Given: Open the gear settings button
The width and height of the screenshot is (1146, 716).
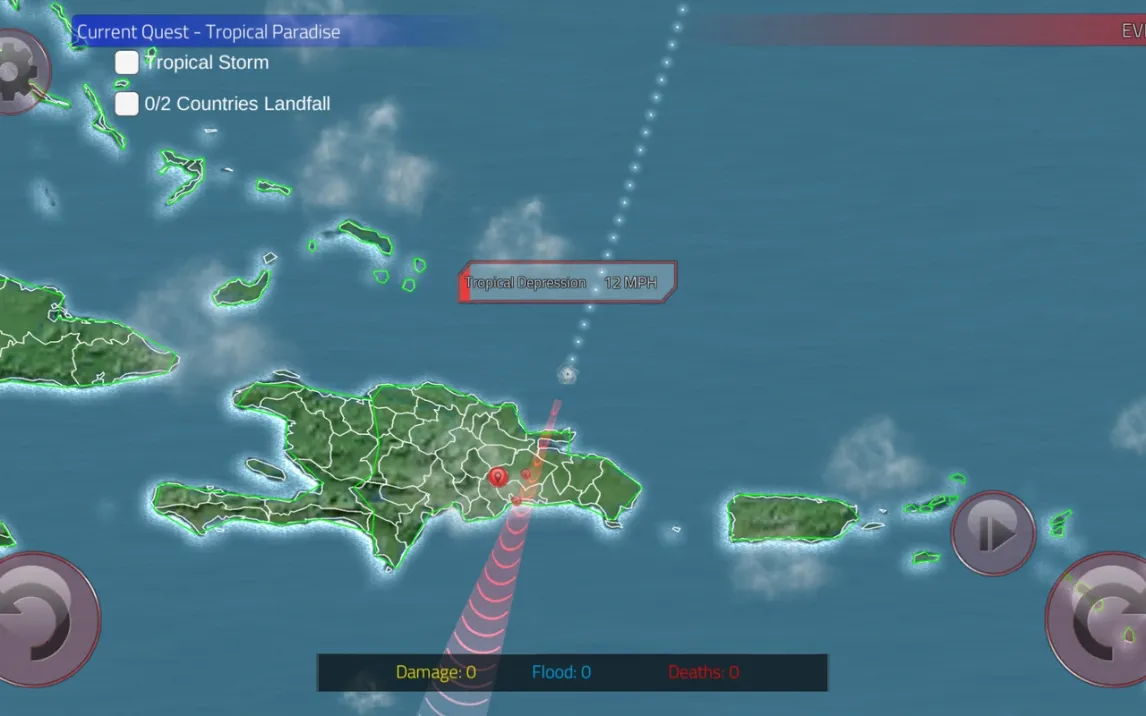Looking at the screenshot, I should pyautogui.click(x=18, y=72).
